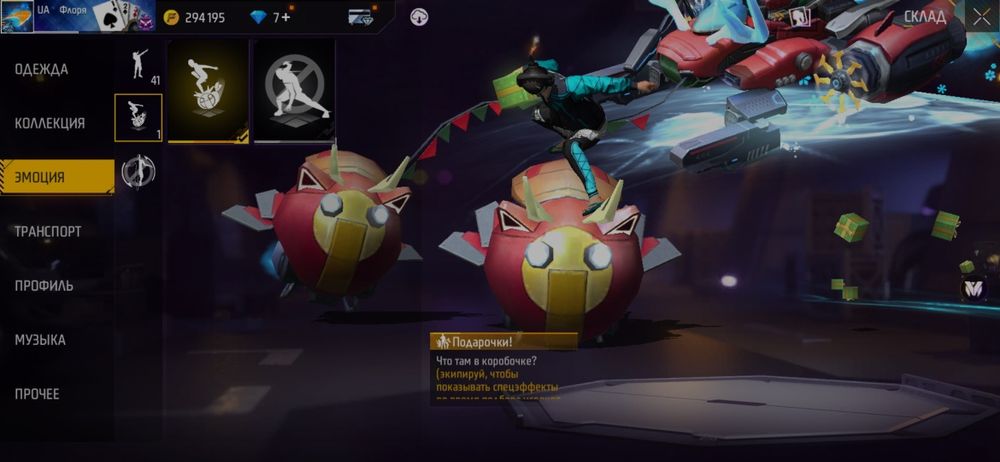1000x462 pixels.
Task: Open the emote subcategory showing 41
Action: tap(140, 64)
